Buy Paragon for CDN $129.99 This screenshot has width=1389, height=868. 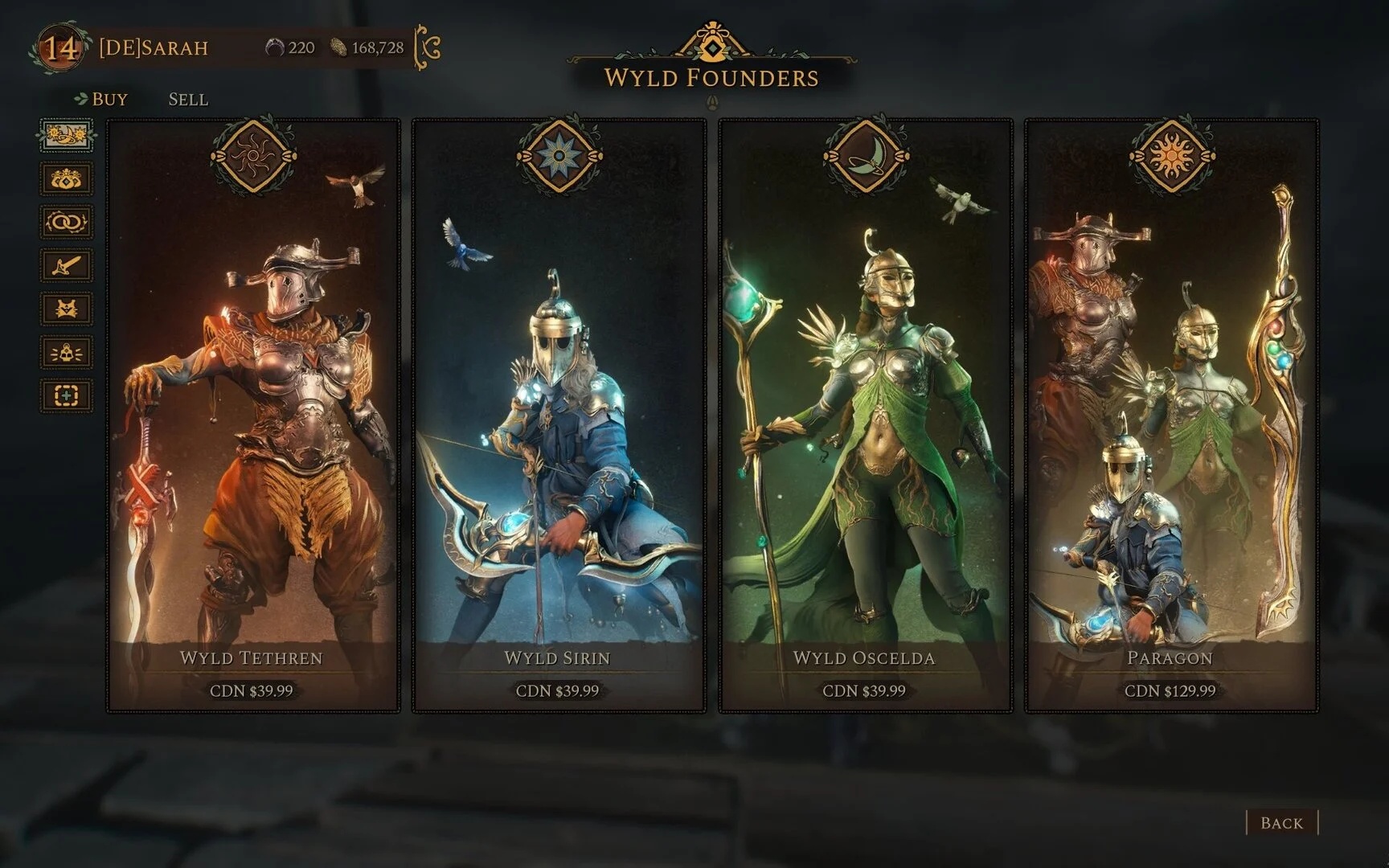pos(1170,690)
